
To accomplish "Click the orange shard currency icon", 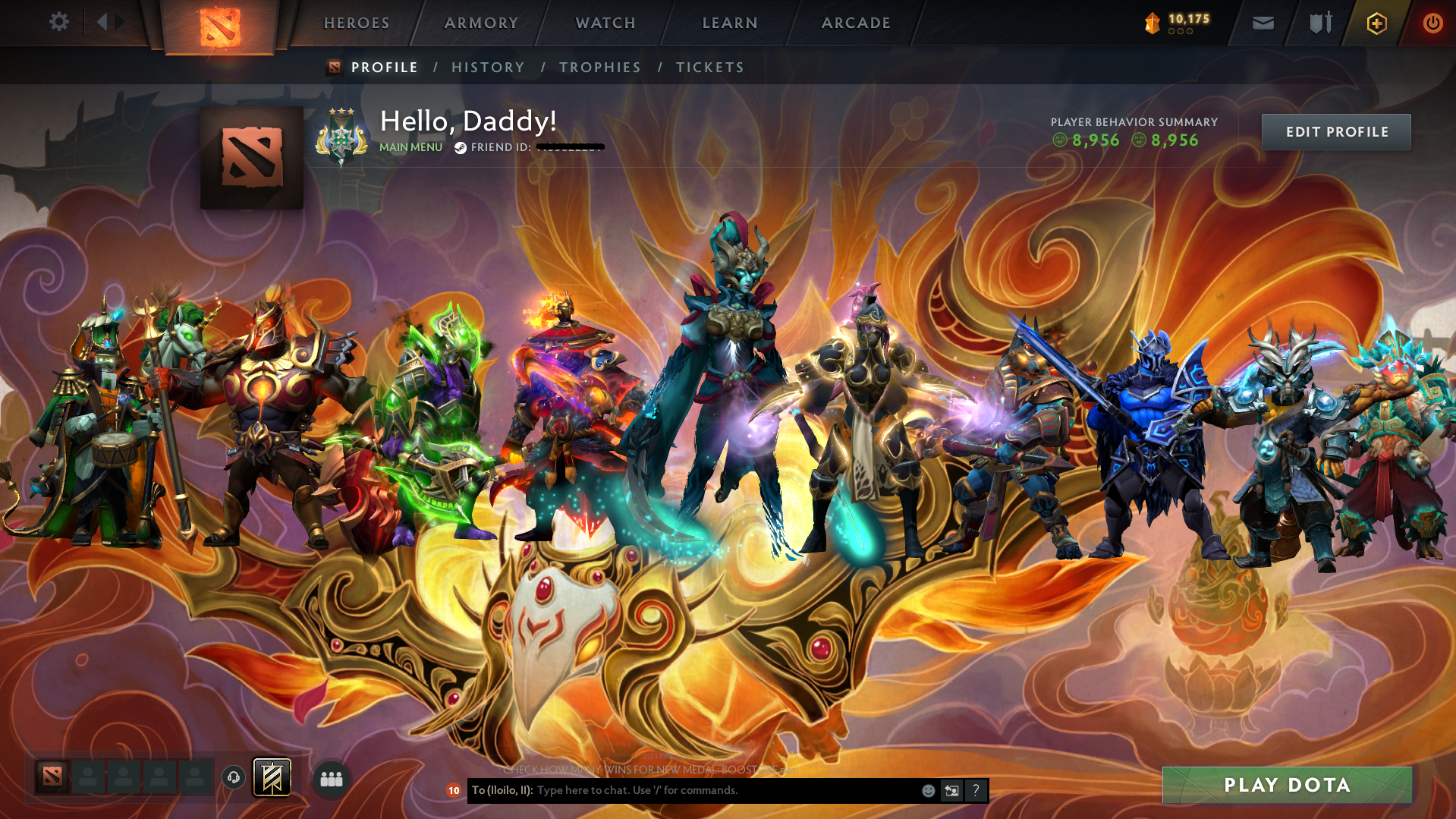I will coord(1151,22).
